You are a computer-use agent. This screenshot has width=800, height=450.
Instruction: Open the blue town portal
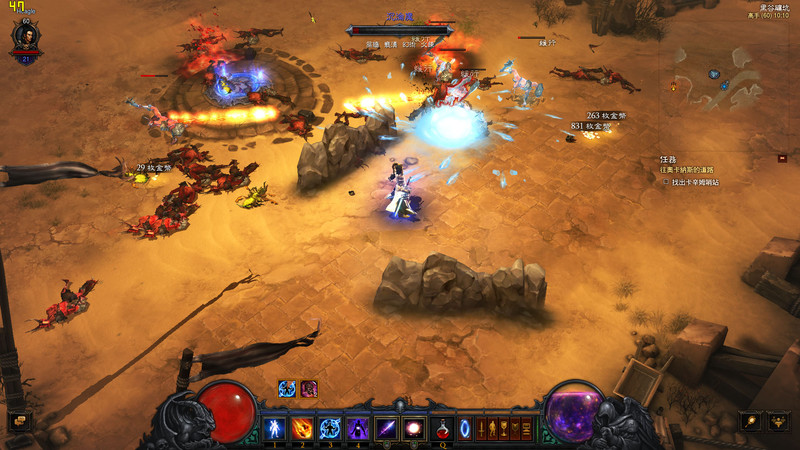pos(464,429)
